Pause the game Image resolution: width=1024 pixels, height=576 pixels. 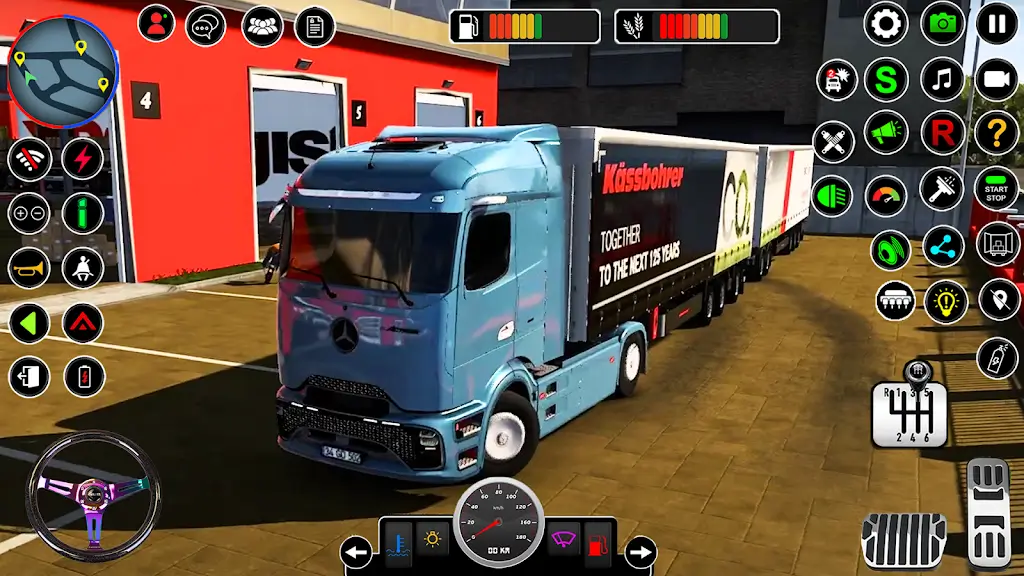[x=996, y=23]
